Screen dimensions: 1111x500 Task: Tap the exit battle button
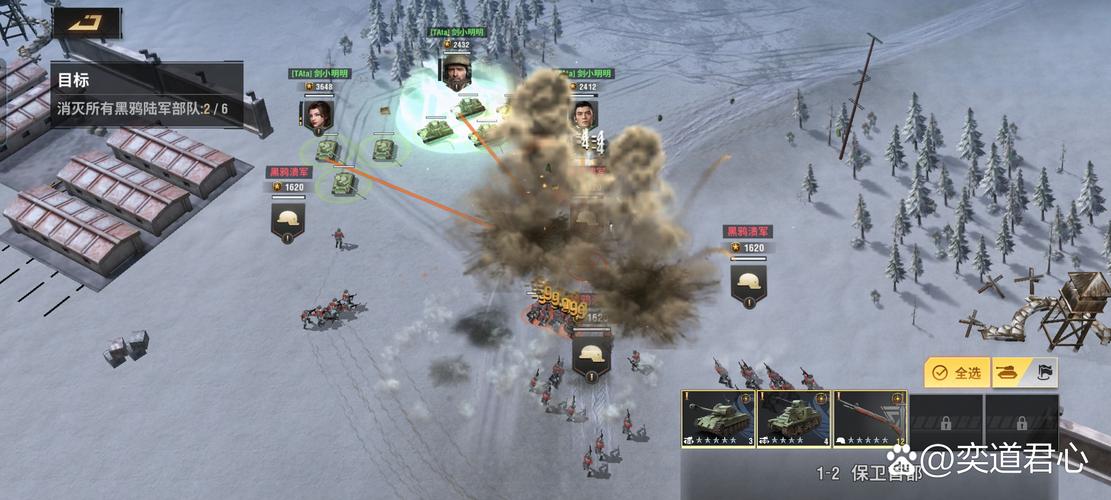click(x=87, y=22)
